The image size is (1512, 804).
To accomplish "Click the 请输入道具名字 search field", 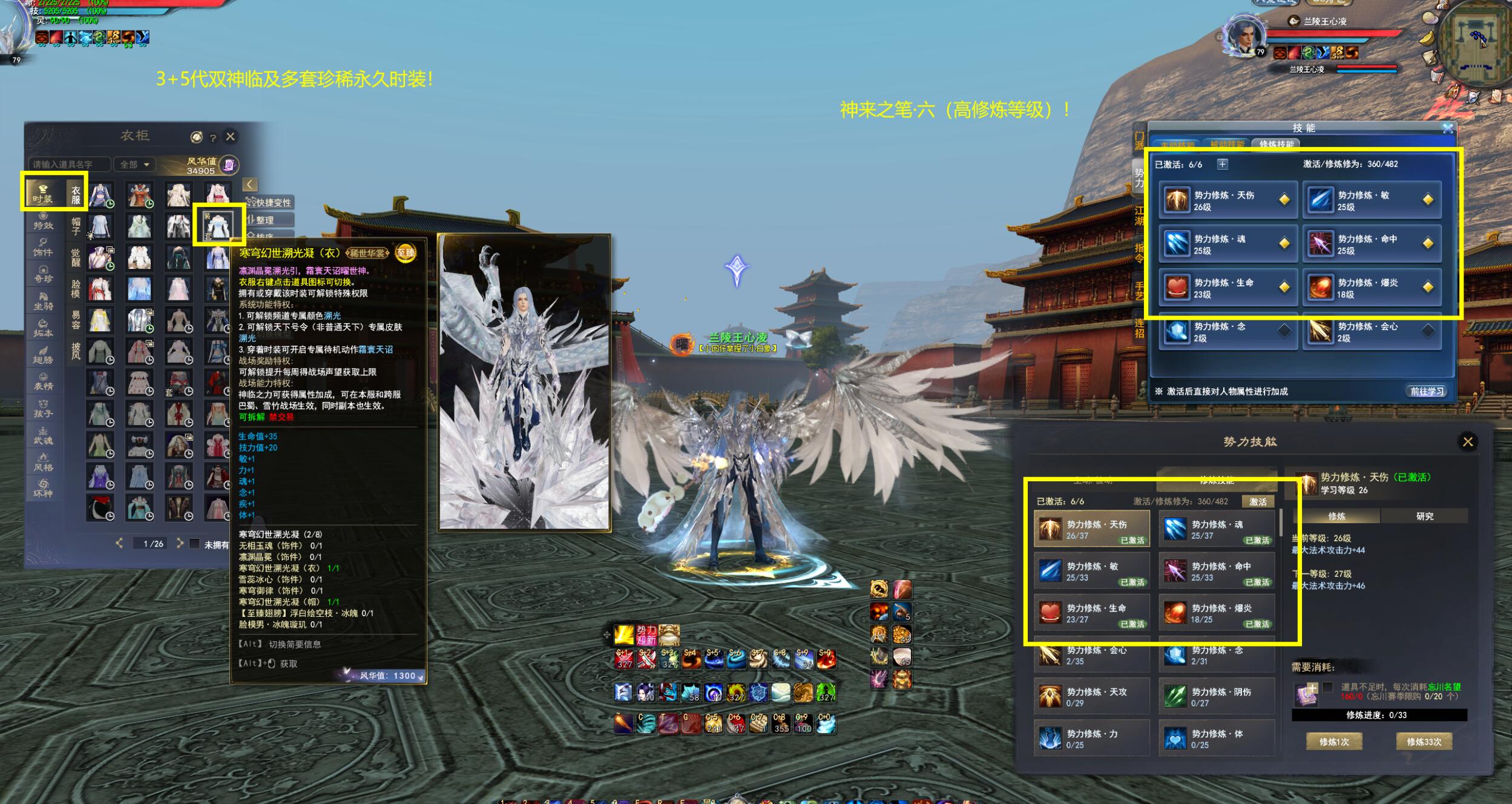I will 69,164.
